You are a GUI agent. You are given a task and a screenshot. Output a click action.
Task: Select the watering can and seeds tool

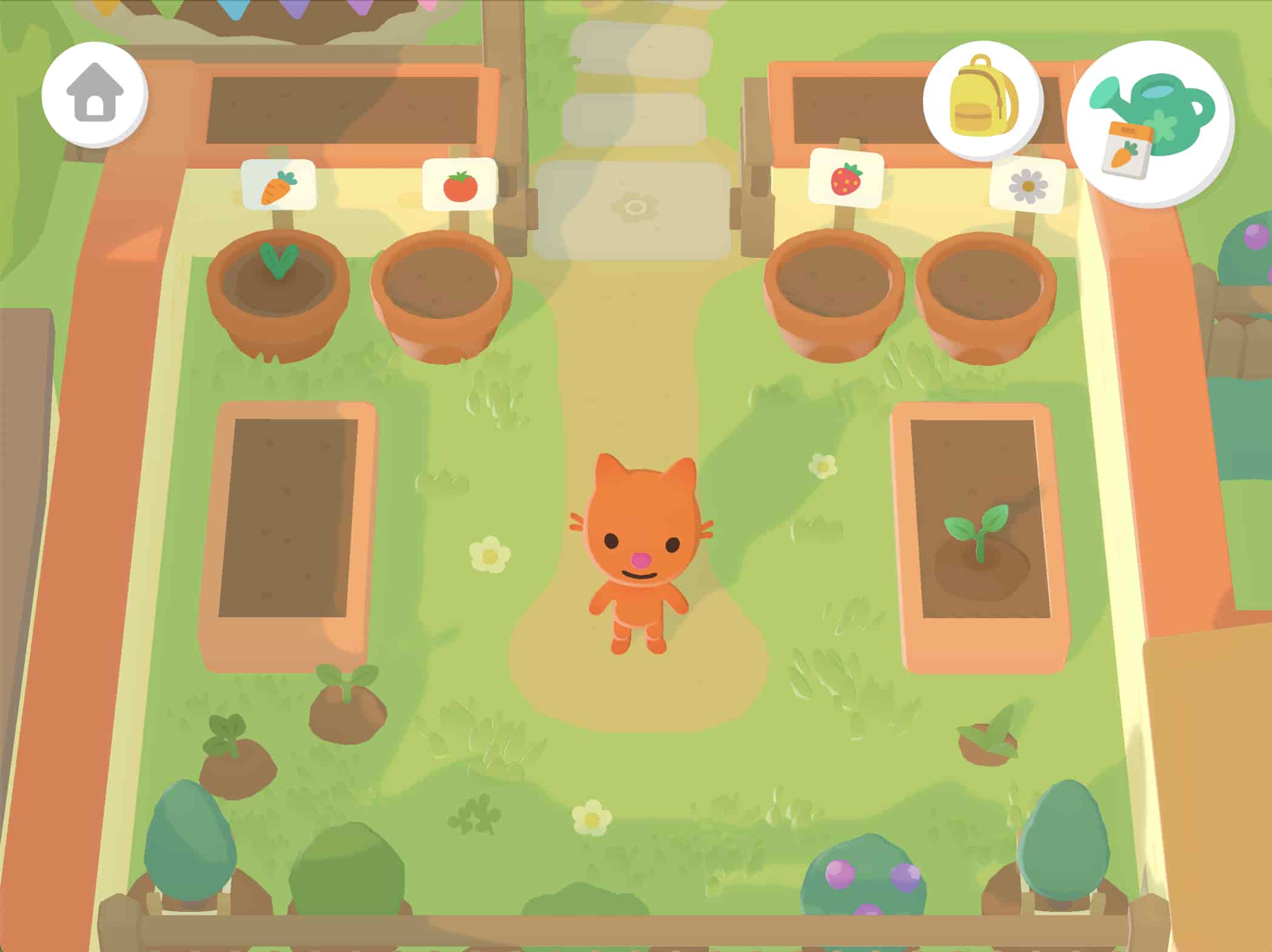click(x=1150, y=124)
